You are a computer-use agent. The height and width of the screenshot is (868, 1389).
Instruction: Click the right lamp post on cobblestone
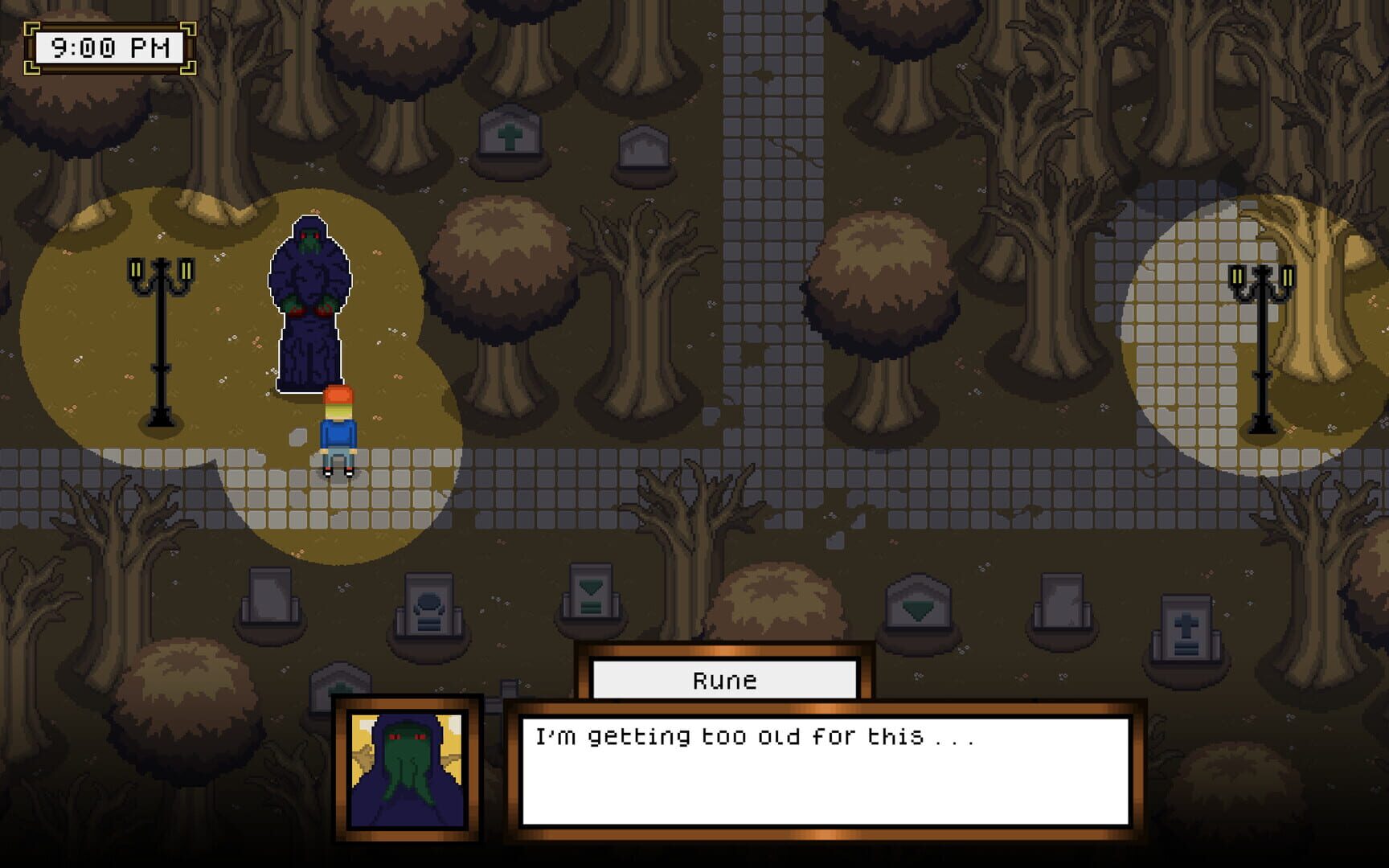click(1264, 338)
